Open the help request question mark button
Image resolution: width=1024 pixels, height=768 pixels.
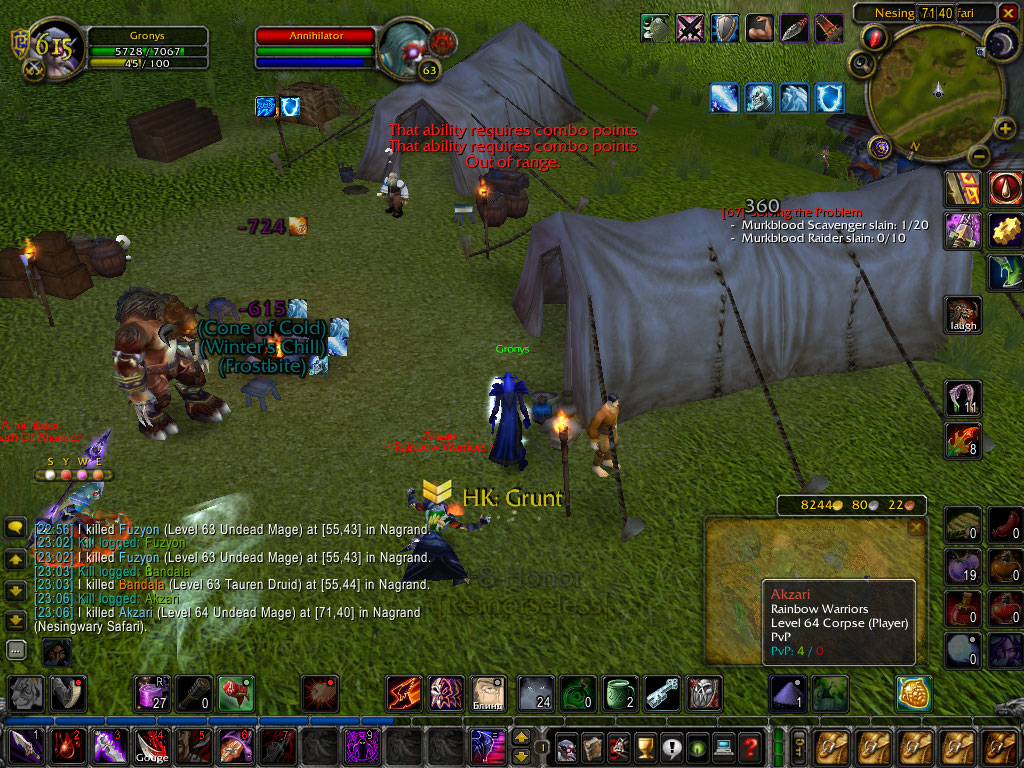point(750,746)
